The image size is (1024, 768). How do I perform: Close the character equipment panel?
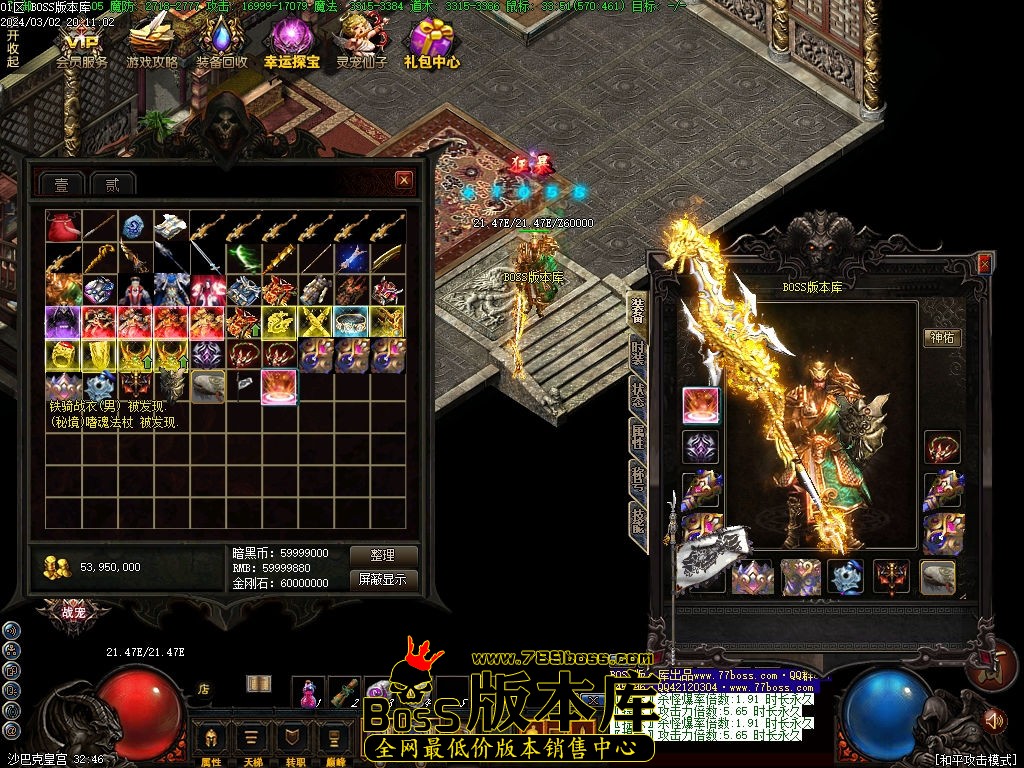984,263
